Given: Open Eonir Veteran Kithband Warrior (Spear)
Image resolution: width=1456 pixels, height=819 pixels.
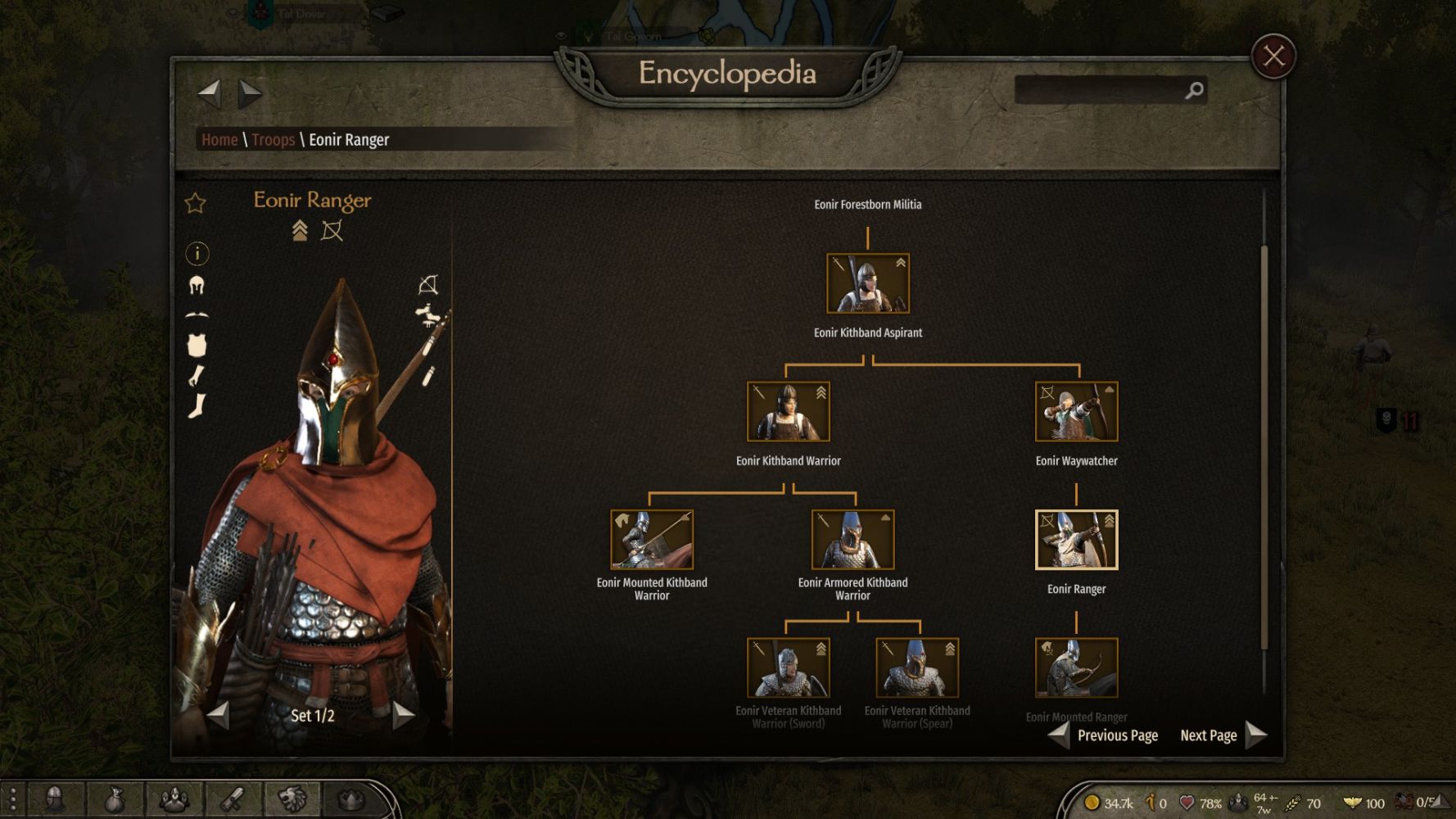Looking at the screenshot, I should pyautogui.click(x=916, y=667).
